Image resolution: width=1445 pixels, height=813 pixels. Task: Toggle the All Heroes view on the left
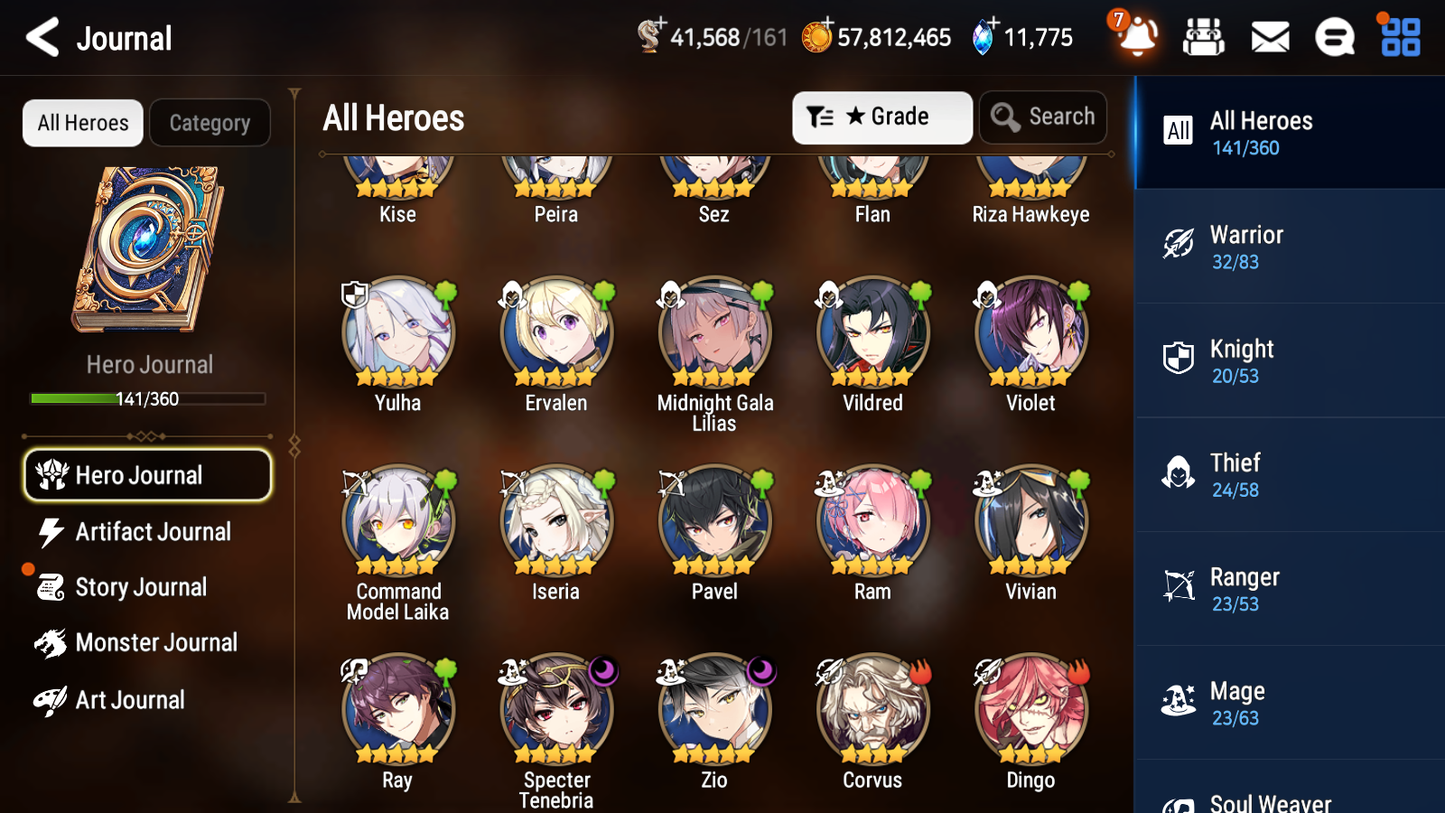[x=82, y=122]
